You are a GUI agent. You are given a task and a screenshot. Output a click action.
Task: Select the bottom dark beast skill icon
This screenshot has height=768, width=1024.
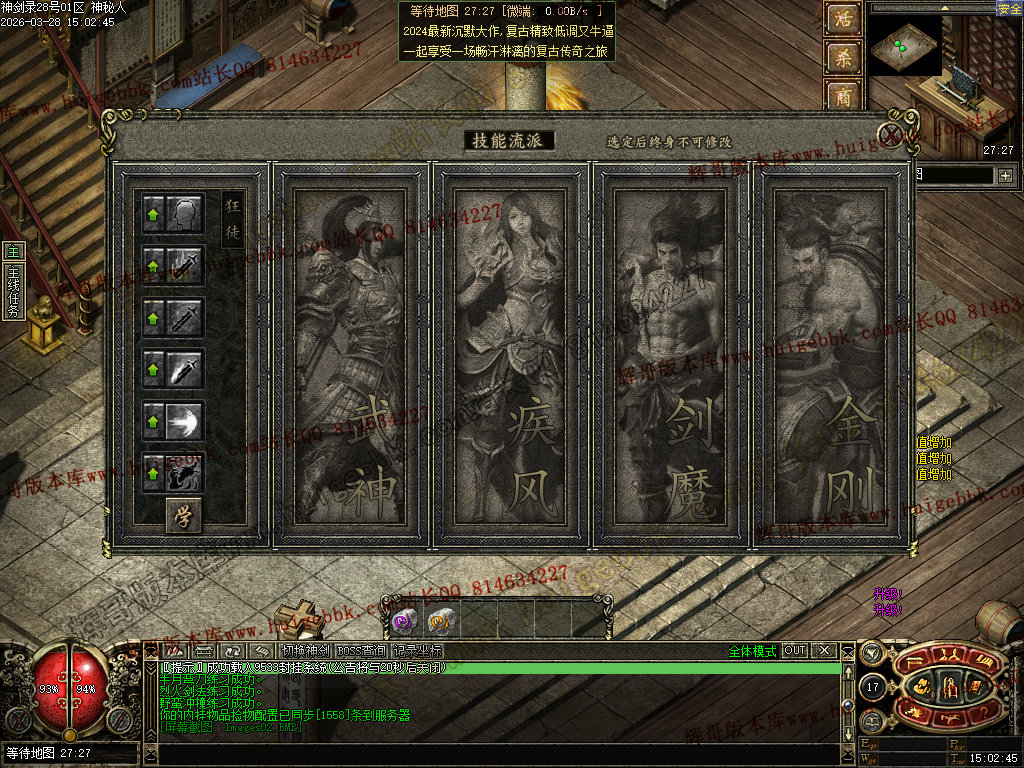(x=183, y=473)
